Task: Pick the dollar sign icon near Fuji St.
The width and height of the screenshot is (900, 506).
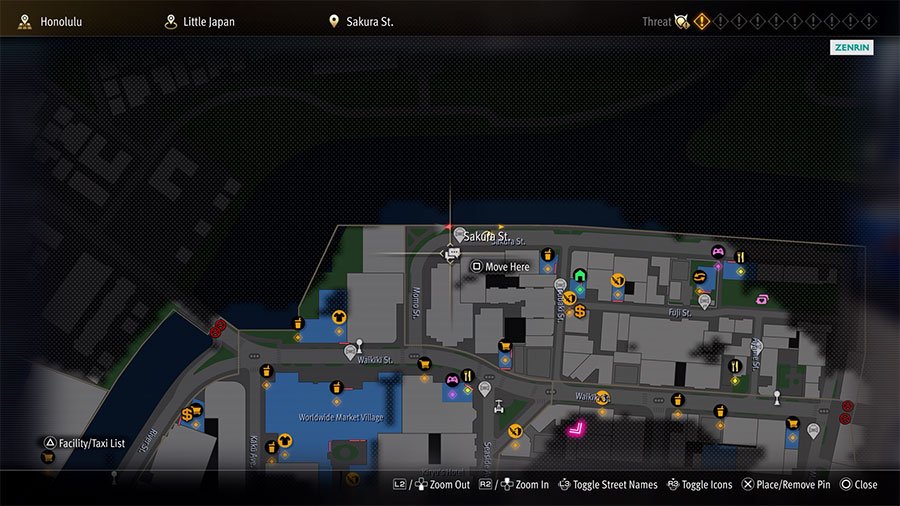Action: tap(579, 311)
